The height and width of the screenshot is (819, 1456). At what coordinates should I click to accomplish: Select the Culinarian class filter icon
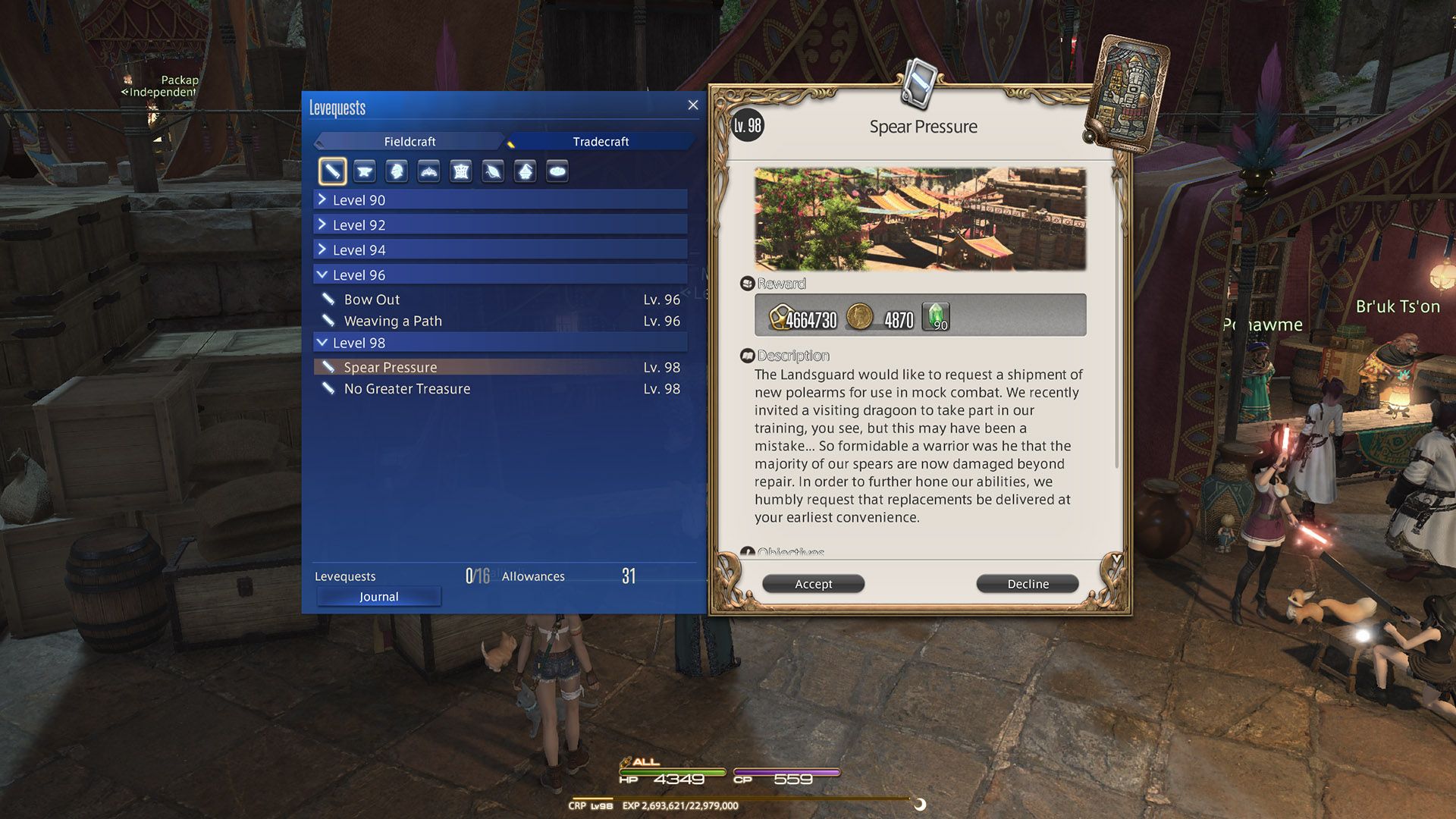tap(556, 170)
